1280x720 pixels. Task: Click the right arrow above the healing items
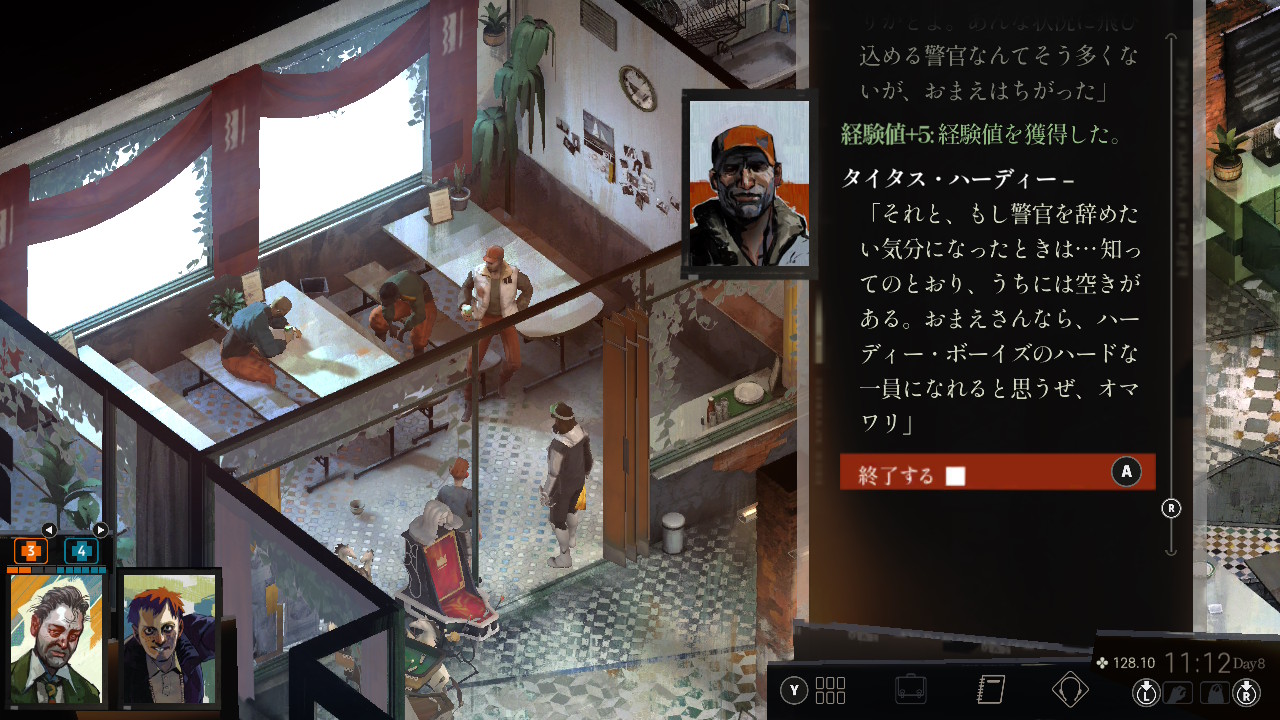100,530
